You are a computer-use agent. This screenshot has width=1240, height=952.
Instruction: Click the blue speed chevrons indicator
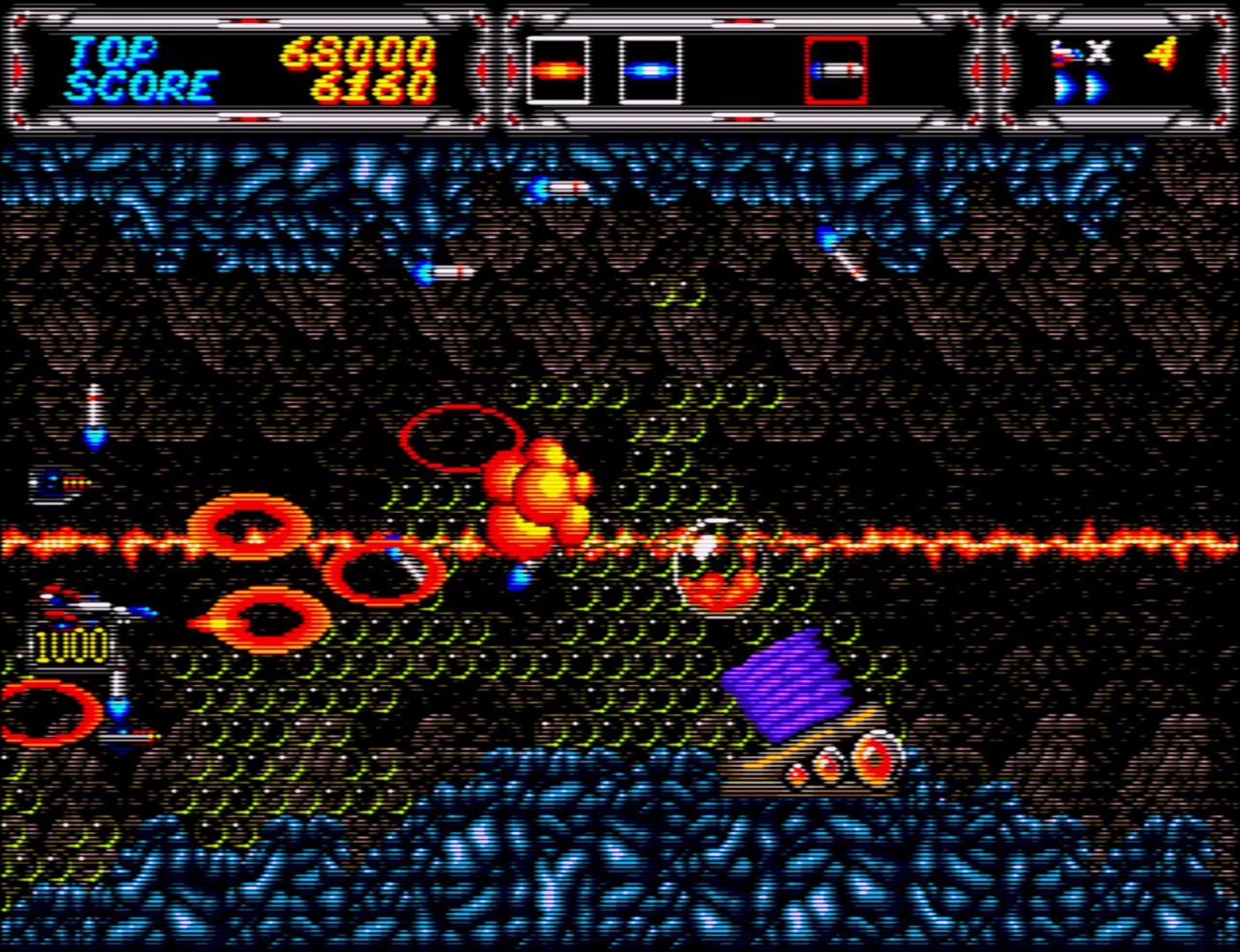point(1081,87)
